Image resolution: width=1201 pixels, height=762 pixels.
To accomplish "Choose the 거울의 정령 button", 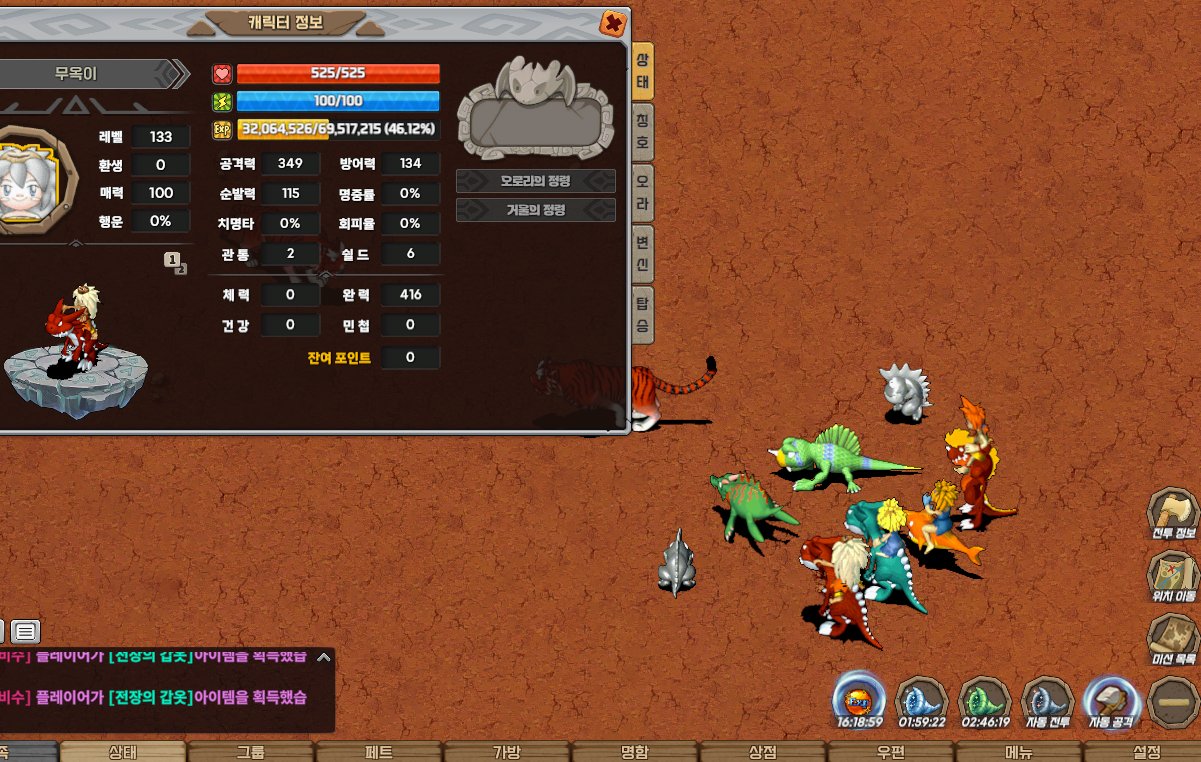I will coord(535,210).
